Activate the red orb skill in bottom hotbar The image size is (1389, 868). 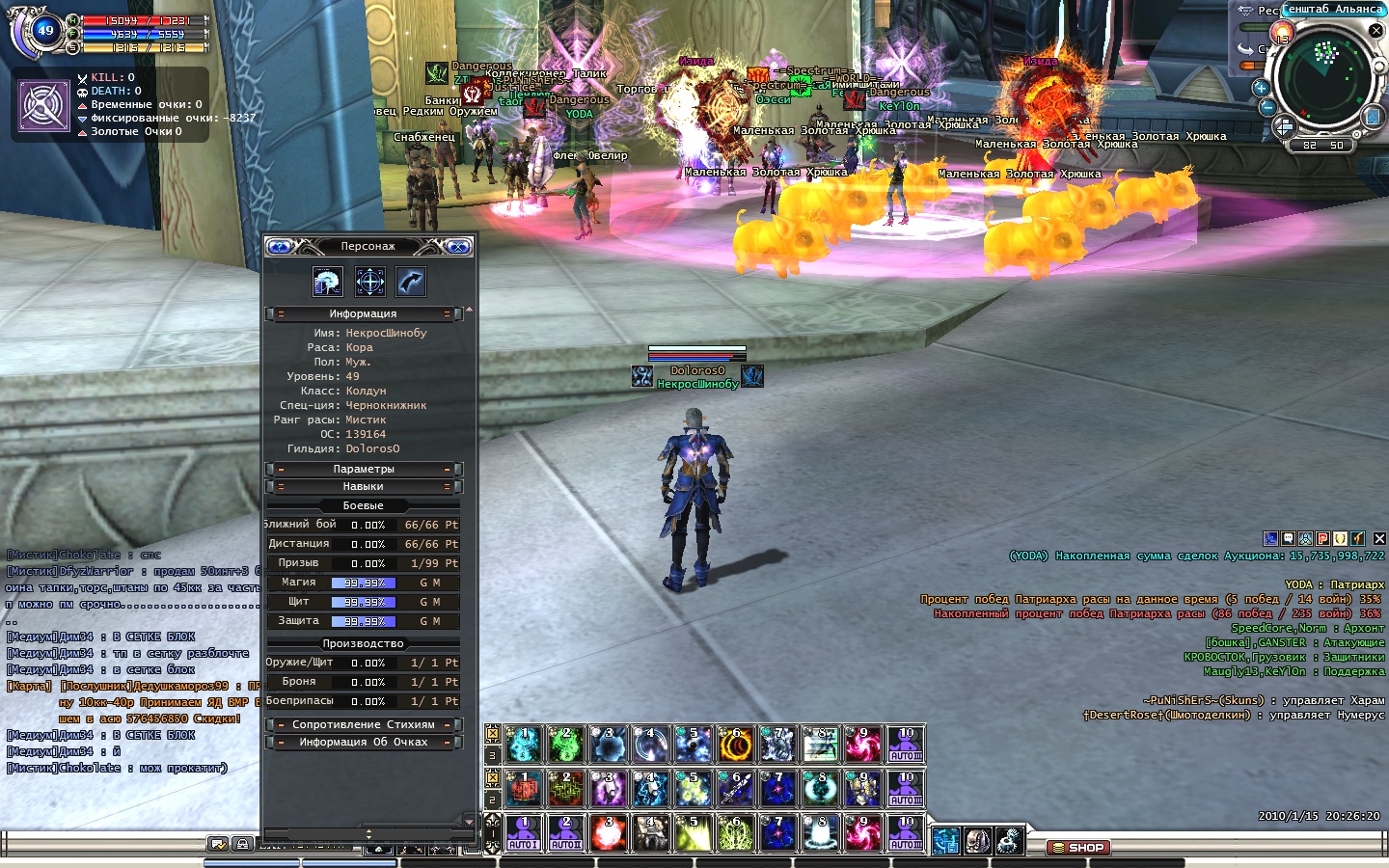coord(608,833)
